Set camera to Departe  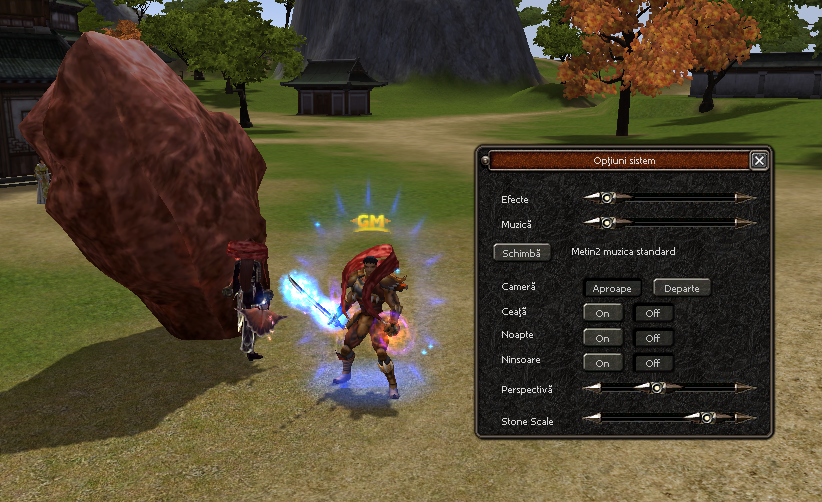click(682, 288)
